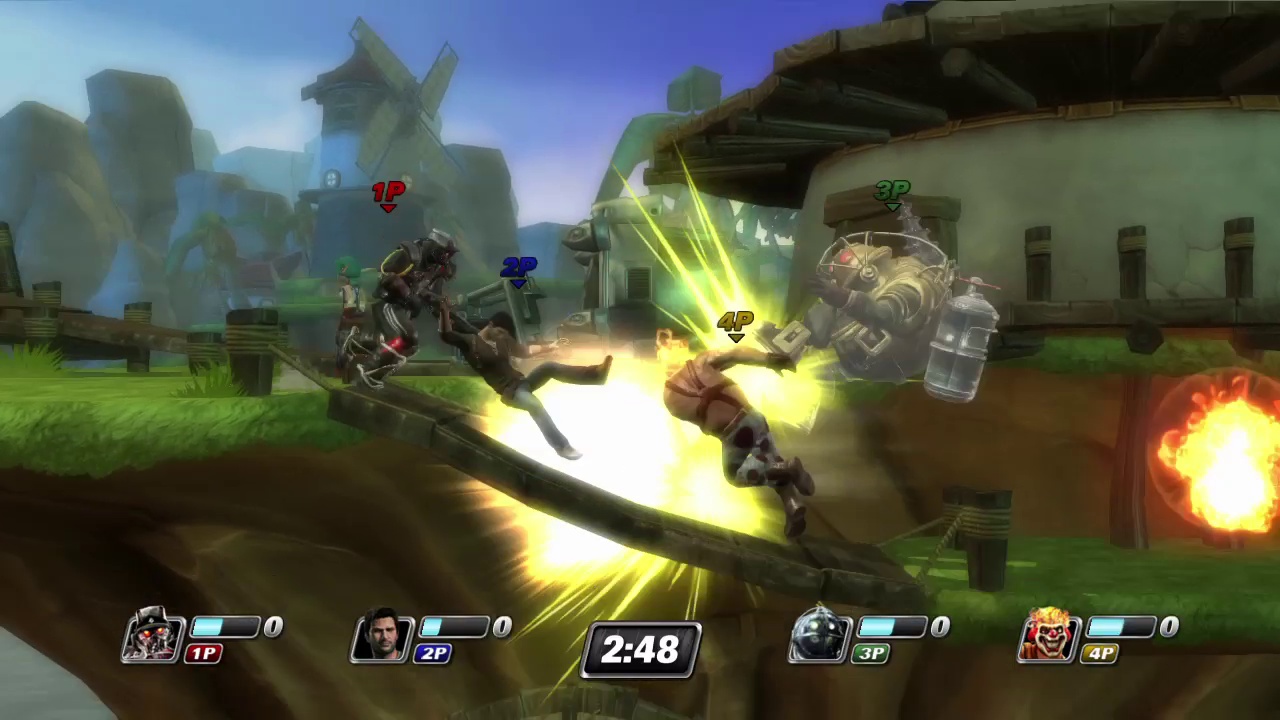Click the red 1P player badge
The image size is (1280, 720).
tap(203, 653)
